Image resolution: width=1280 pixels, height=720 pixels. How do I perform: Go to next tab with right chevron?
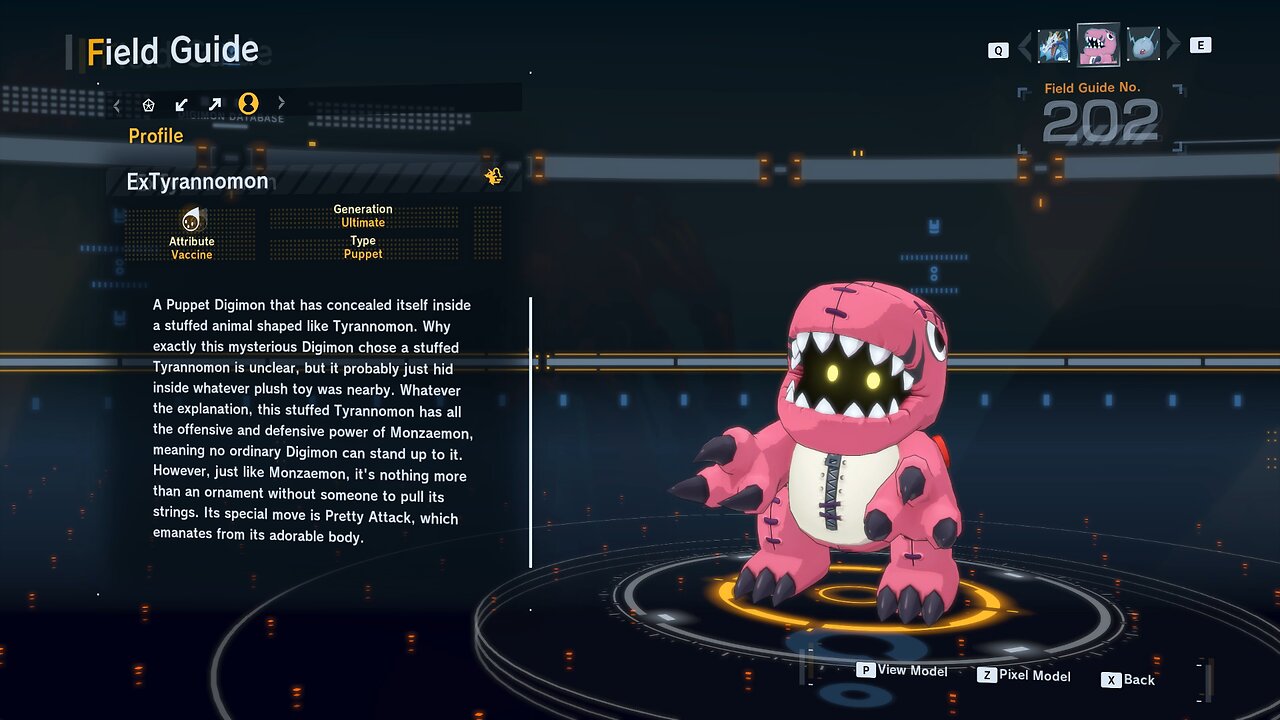coord(281,103)
